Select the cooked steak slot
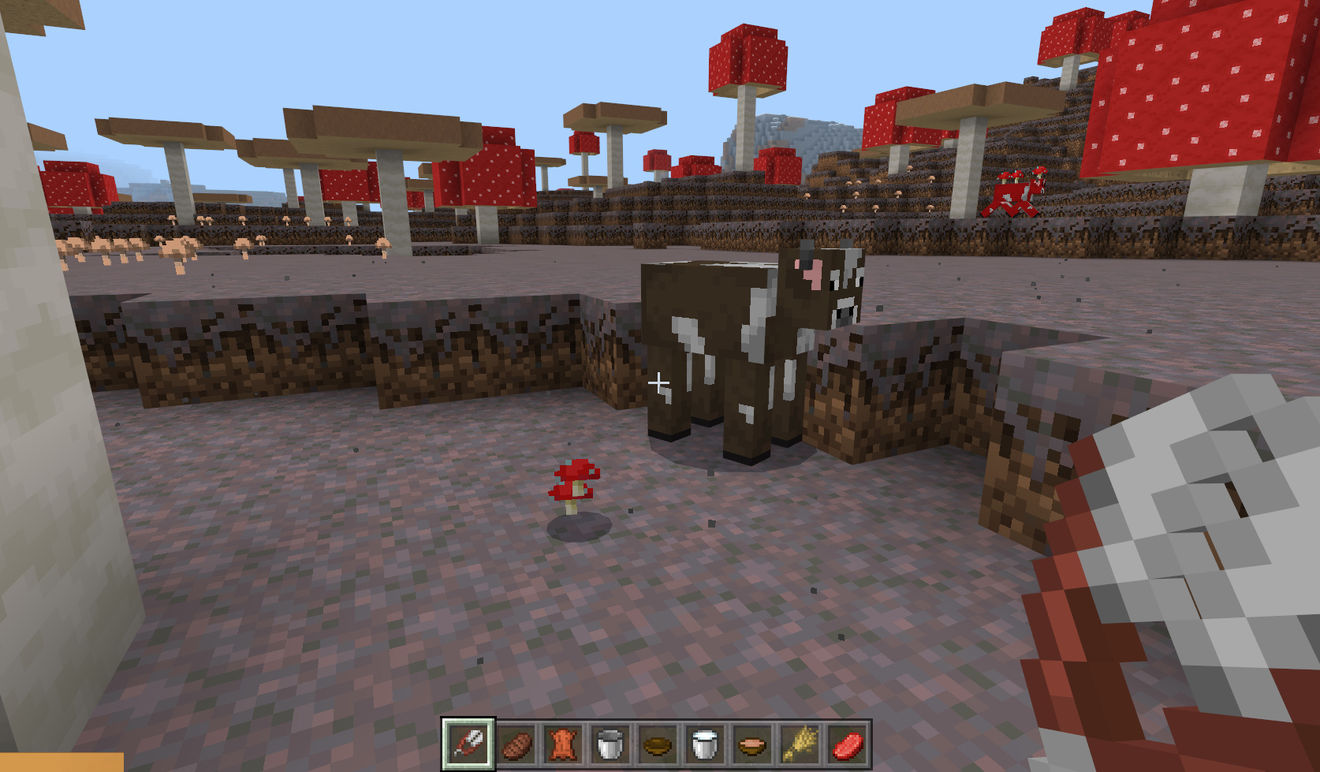The height and width of the screenshot is (772, 1320). (x=516, y=744)
